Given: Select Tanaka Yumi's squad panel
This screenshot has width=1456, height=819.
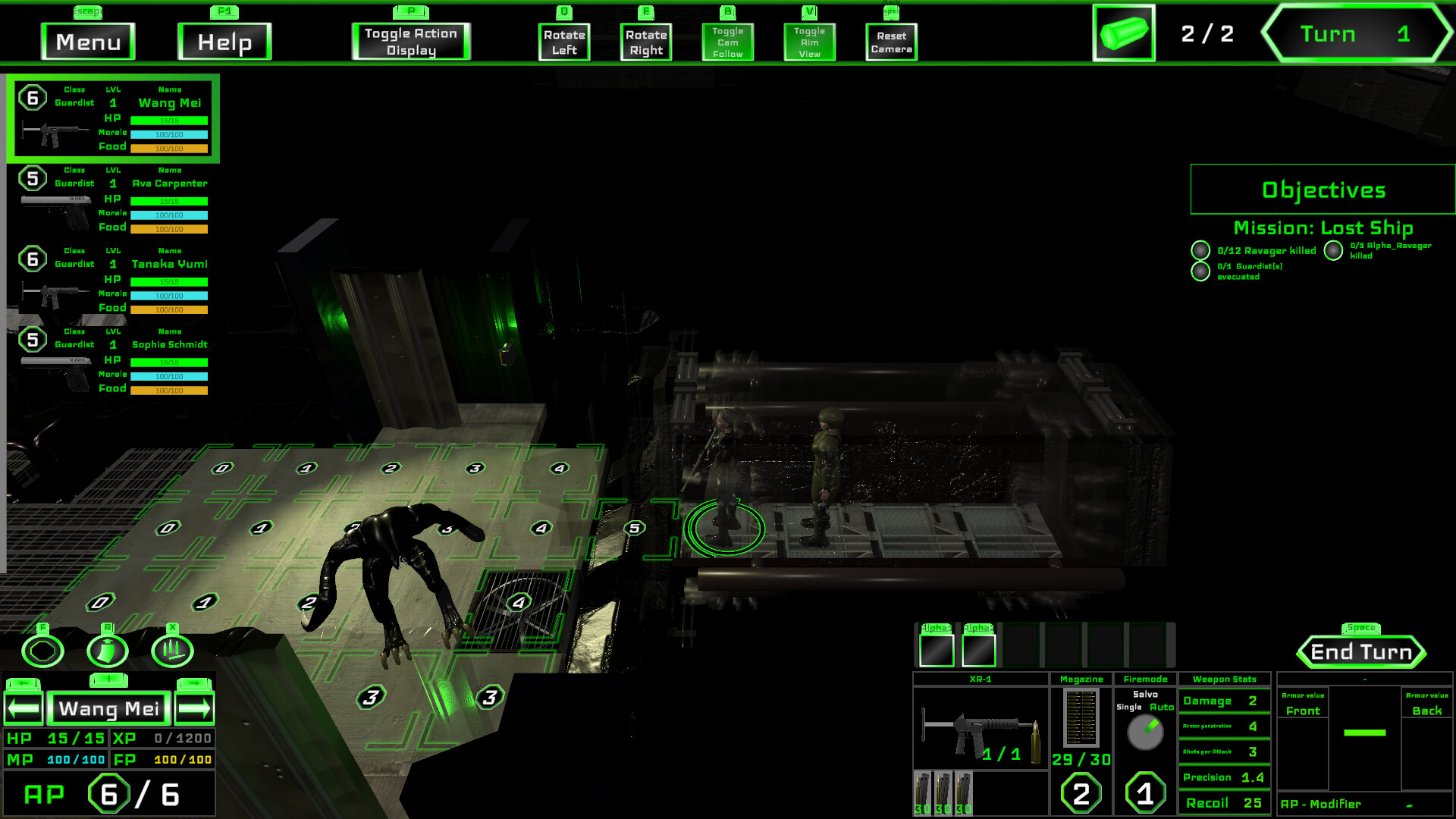Looking at the screenshot, I should pyautogui.click(x=114, y=279).
